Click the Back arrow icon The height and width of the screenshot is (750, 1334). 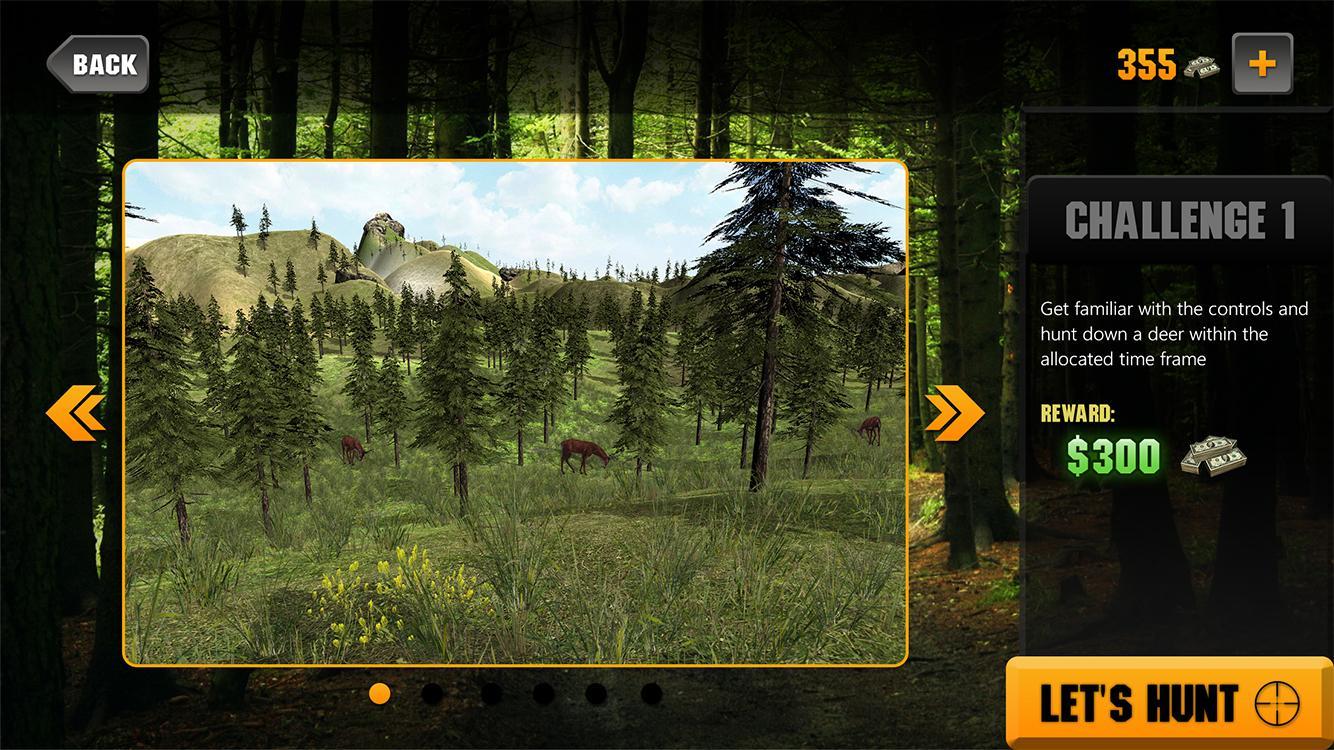tap(97, 63)
